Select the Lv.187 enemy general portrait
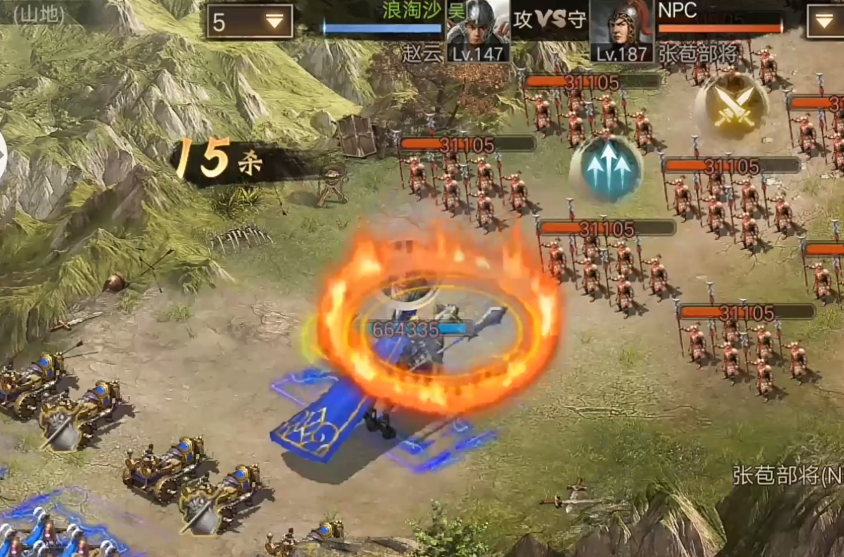Image resolution: width=844 pixels, height=557 pixels. [x=621, y=31]
